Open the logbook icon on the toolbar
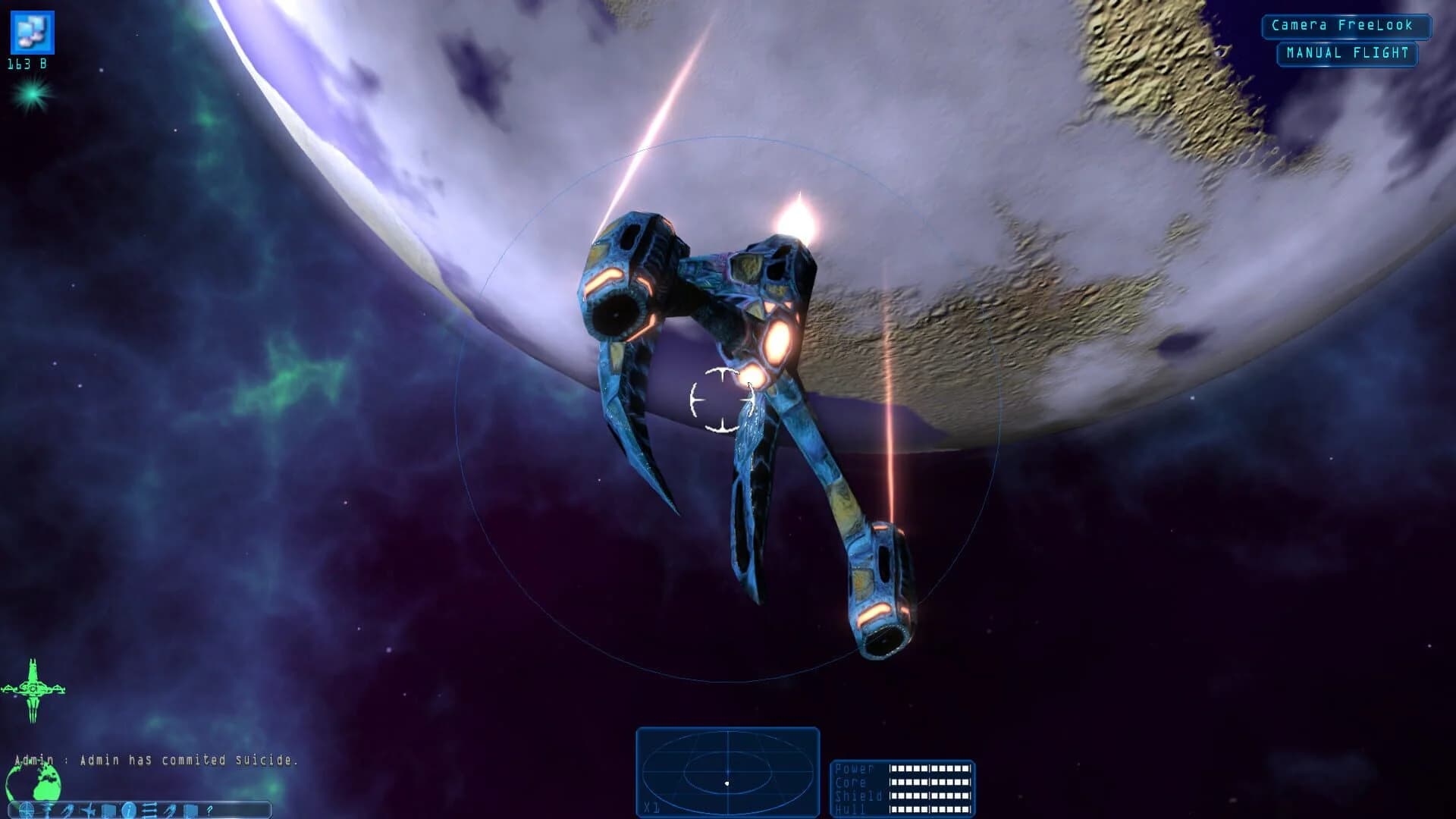 108,810
